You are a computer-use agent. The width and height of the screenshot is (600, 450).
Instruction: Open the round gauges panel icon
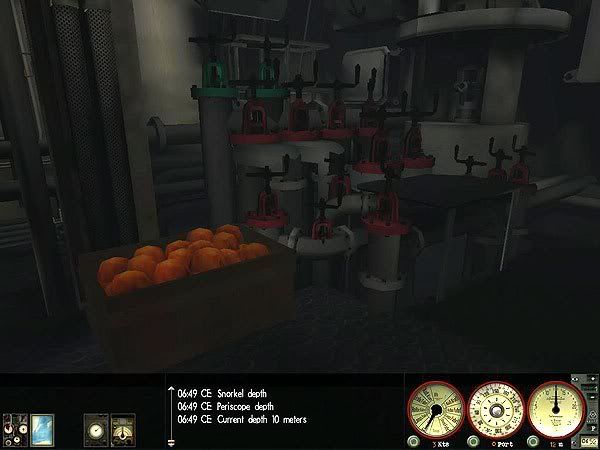click(15, 430)
